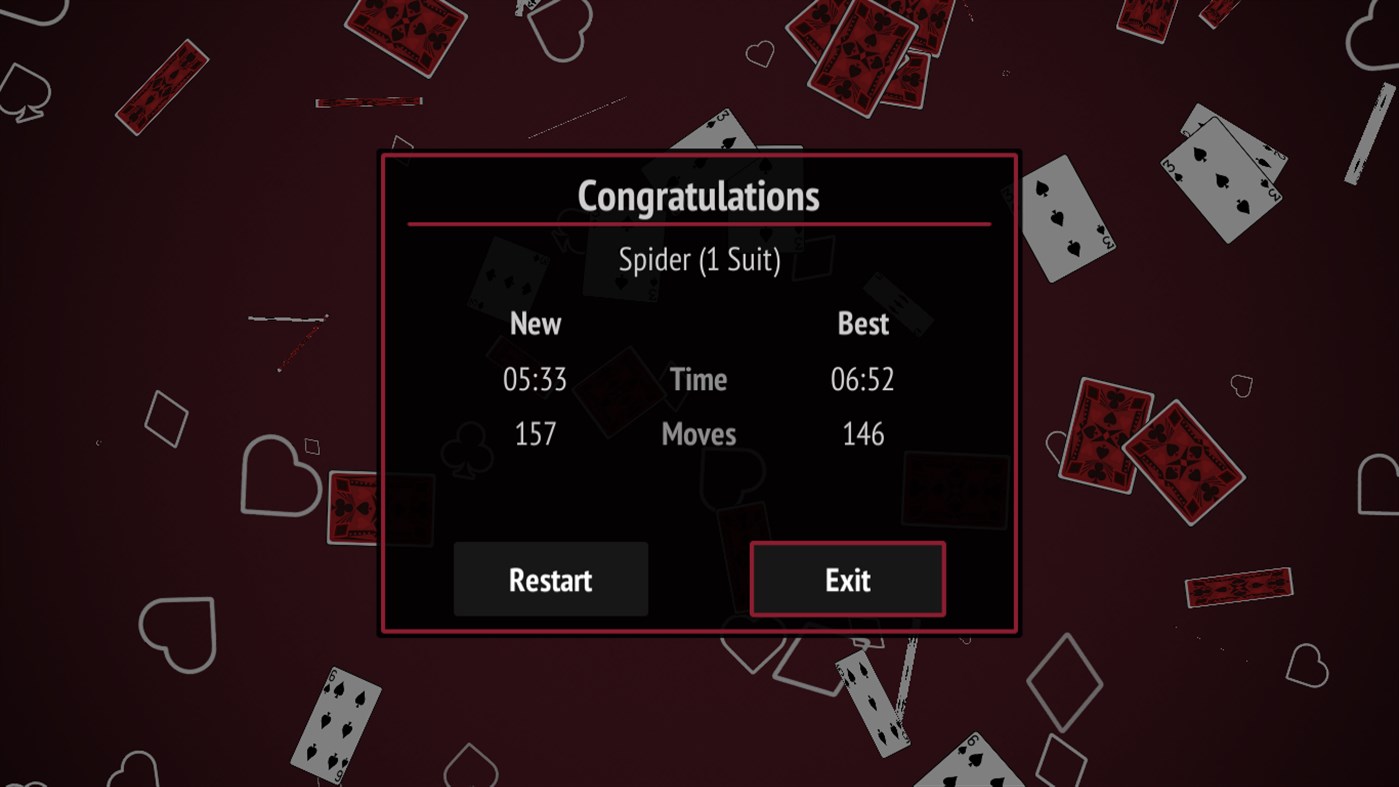Select the New column header
The width and height of the screenshot is (1399, 787).
tap(535, 323)
